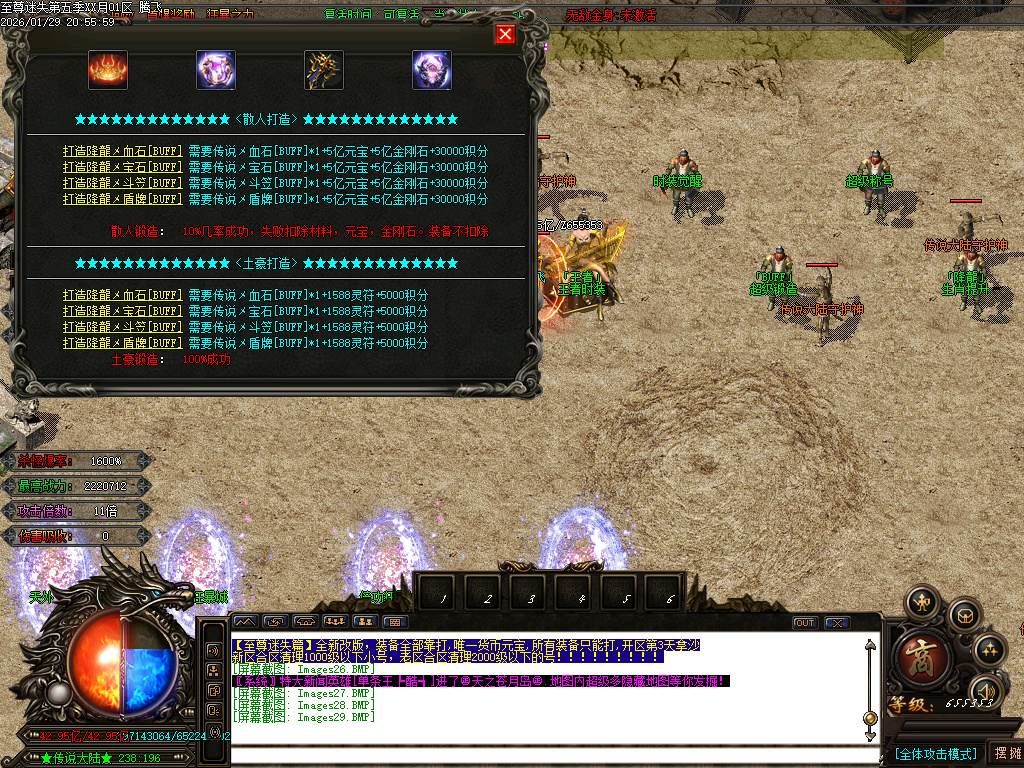The height and width of the screenshot is (768, 1024).
Task: Click the mountain-shaped chat channel tab
Action: pyautogui.click(x=245, y=622)
